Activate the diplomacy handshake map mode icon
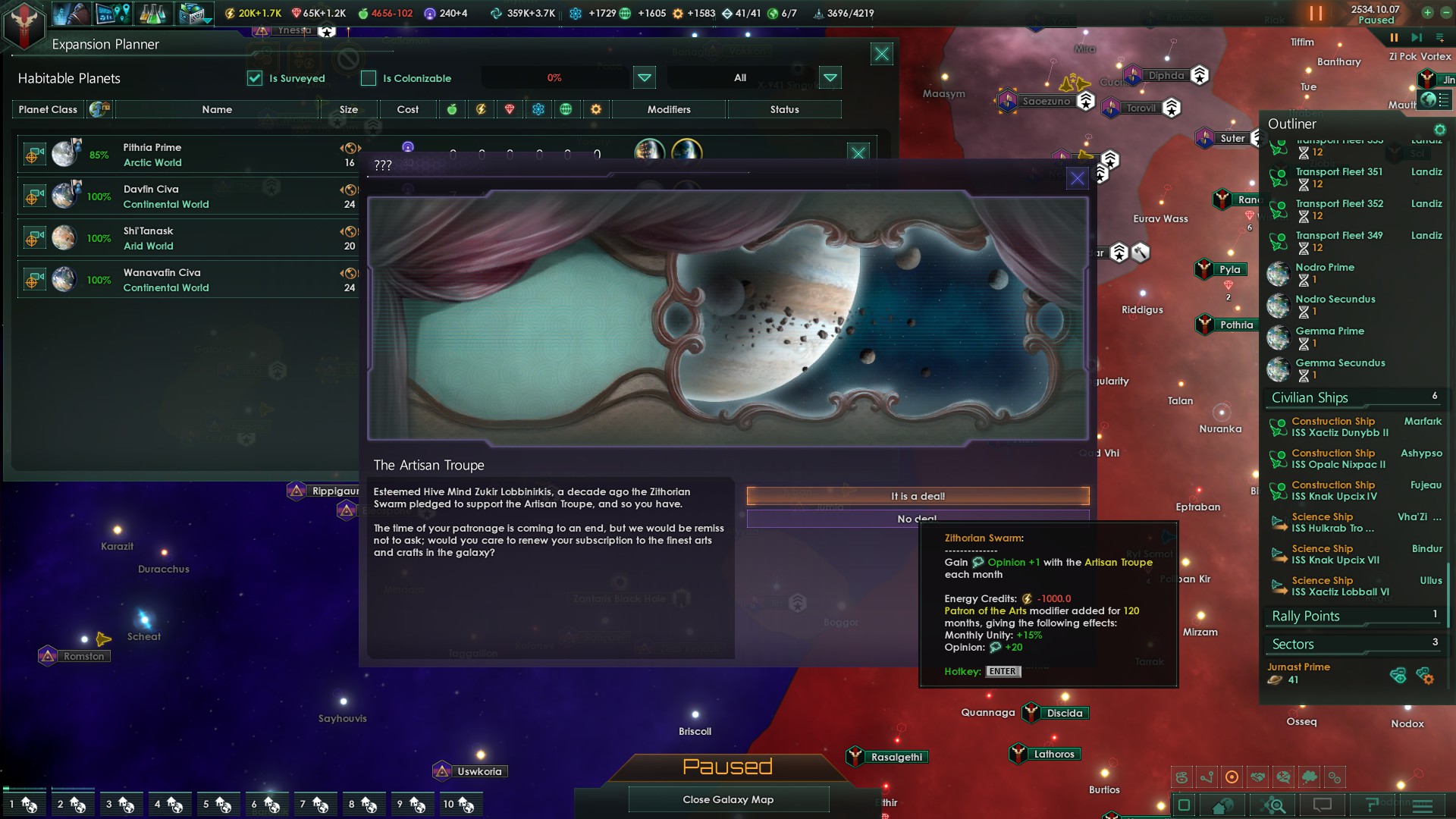This screenshot has height=819, width=1456. tap(1257, 777)
